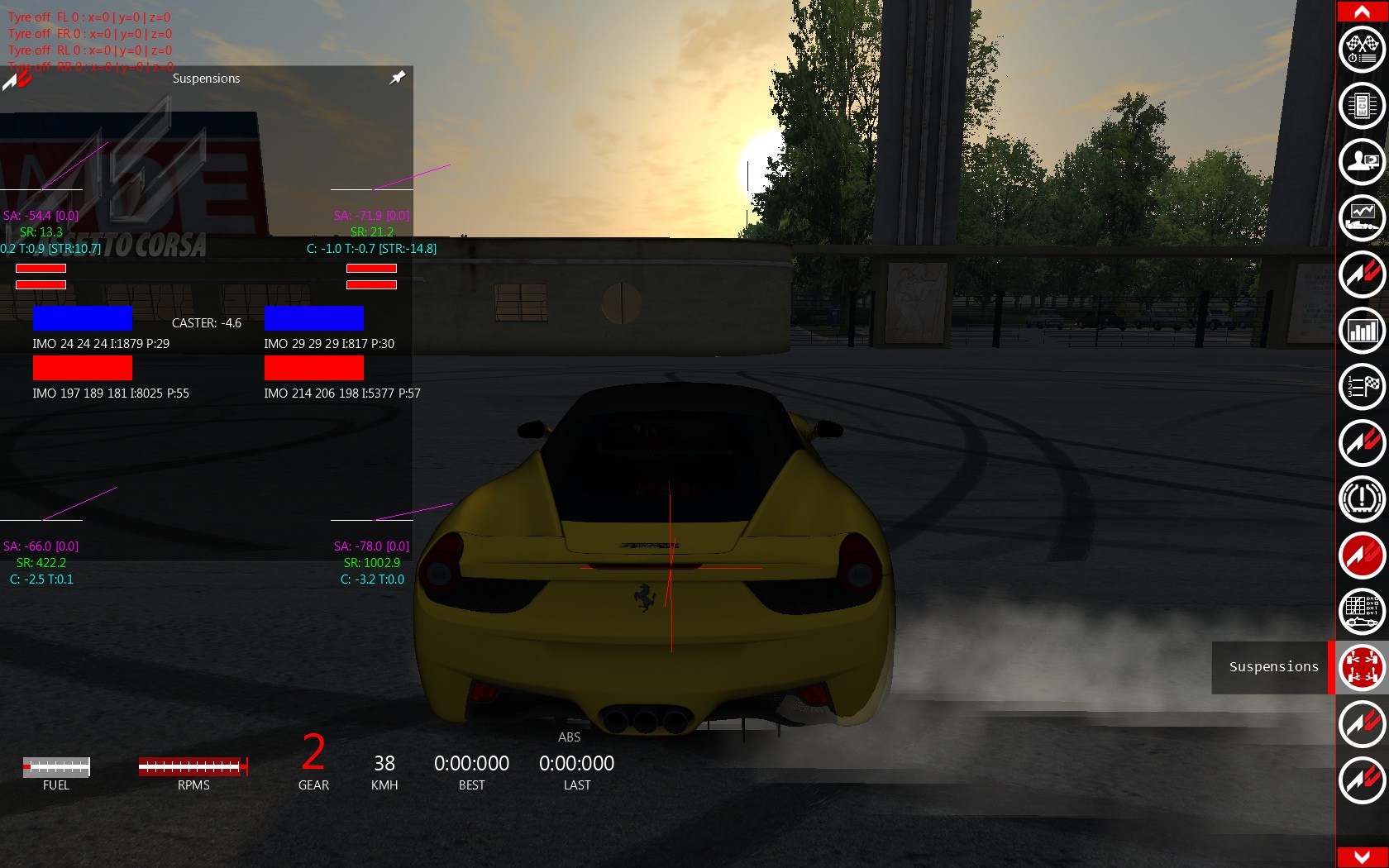This screenshot has width=1389, height=868.
Task: Pin the Suspensions window
Action: point(398,78)
